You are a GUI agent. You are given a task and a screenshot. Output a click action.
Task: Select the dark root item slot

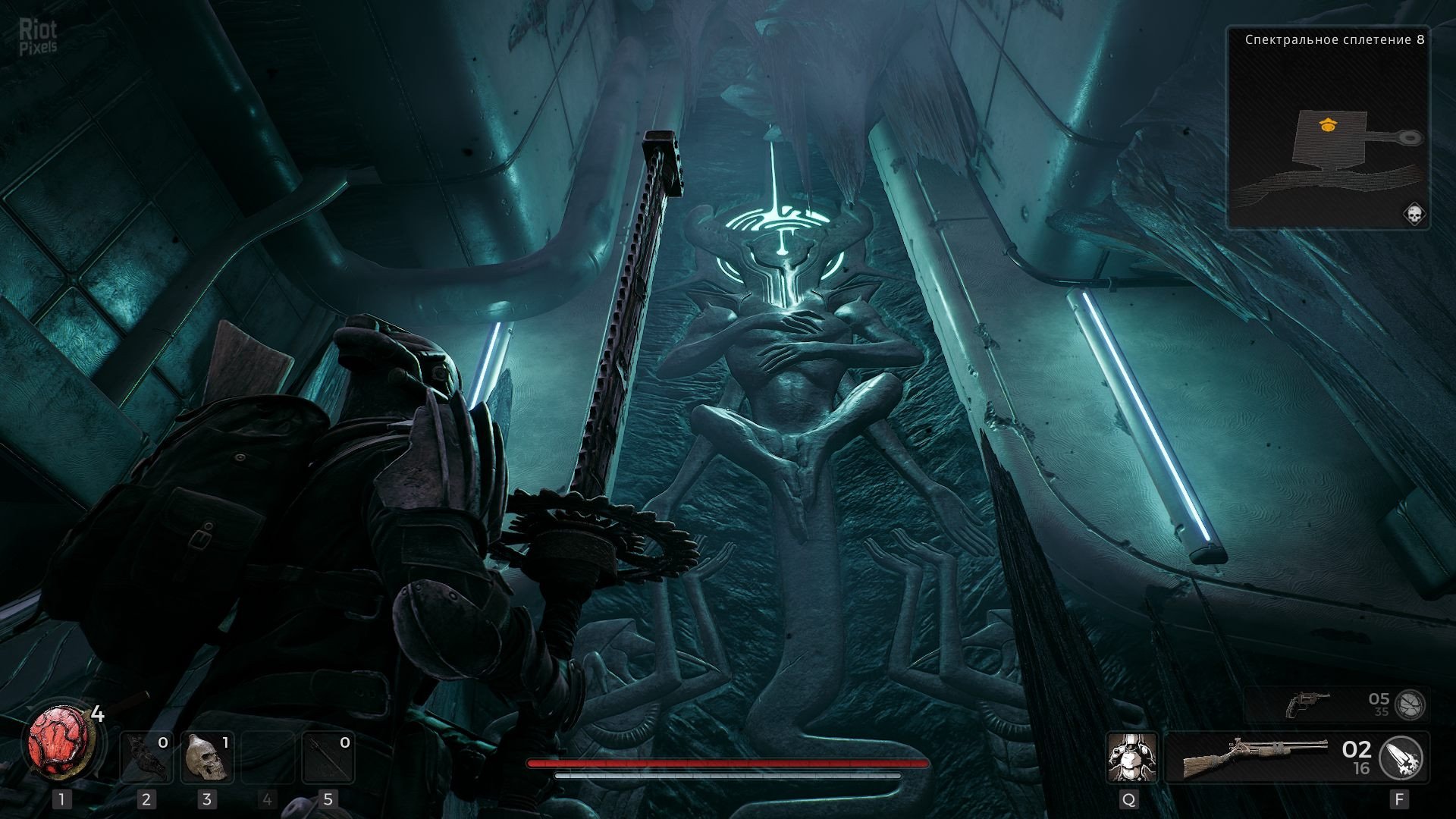coord(146,758)
